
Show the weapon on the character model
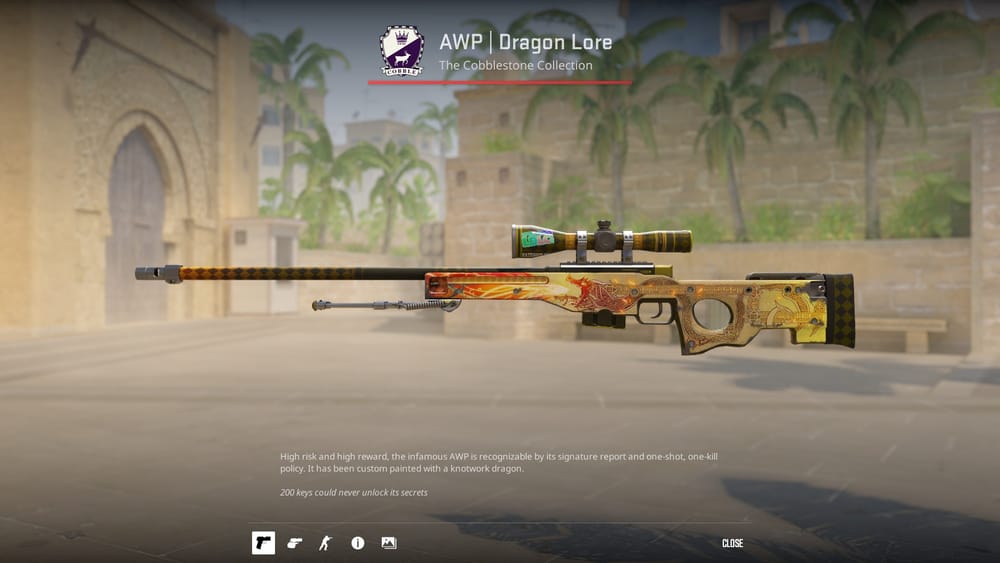pos(324,543)
